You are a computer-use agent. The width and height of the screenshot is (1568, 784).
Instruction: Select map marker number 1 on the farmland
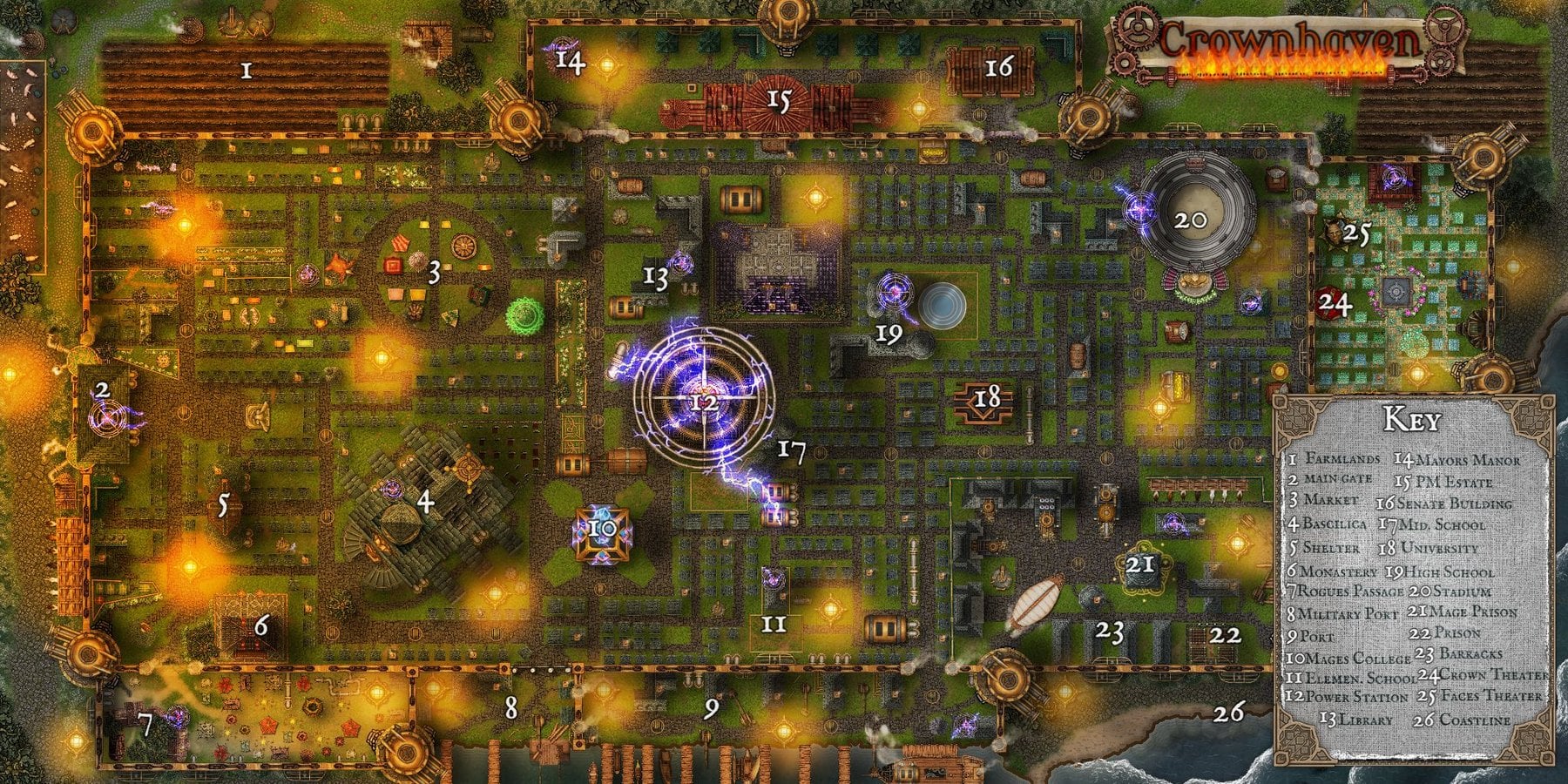click(x=247, y=71)
